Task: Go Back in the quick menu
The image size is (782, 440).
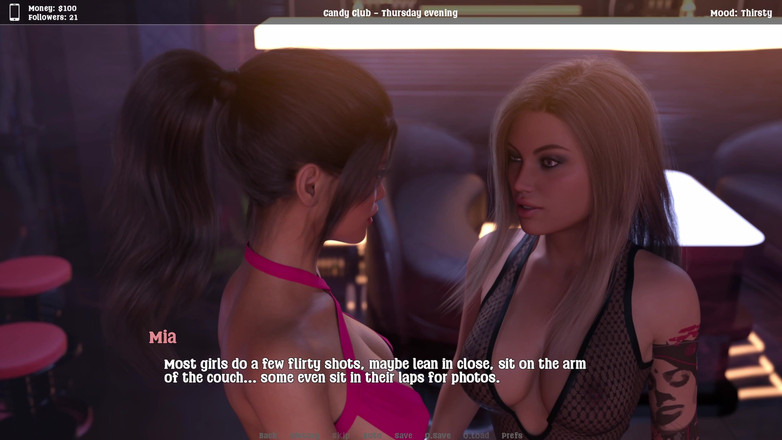Action: 268,436
